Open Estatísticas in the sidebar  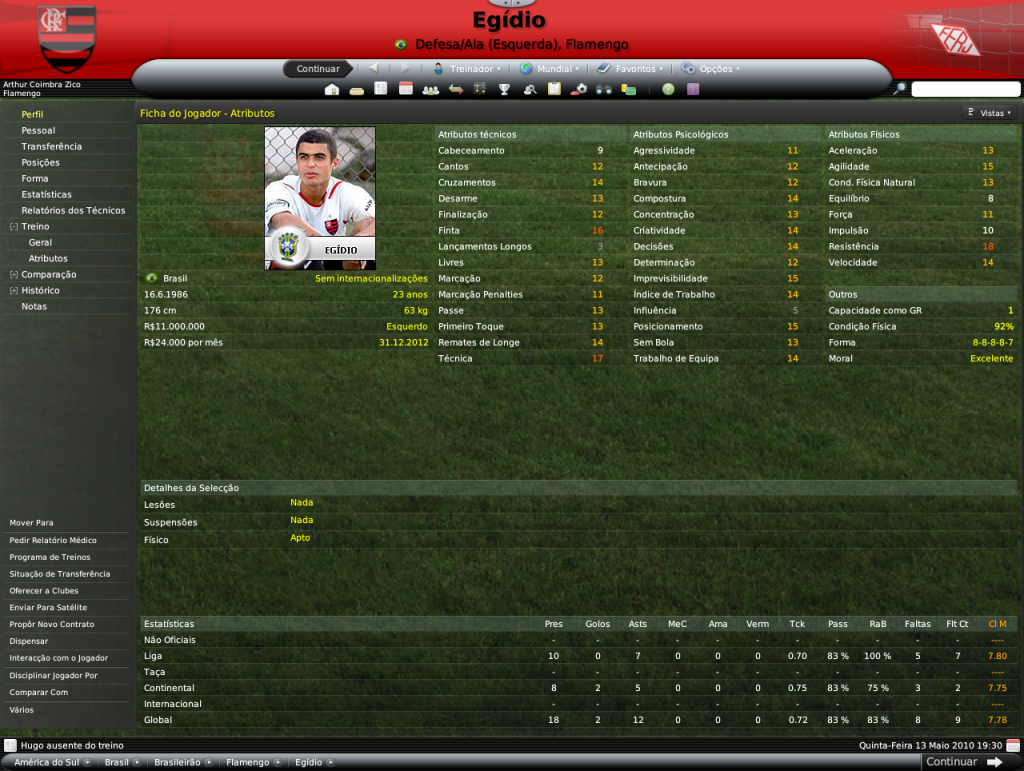(x=46, y=194)
